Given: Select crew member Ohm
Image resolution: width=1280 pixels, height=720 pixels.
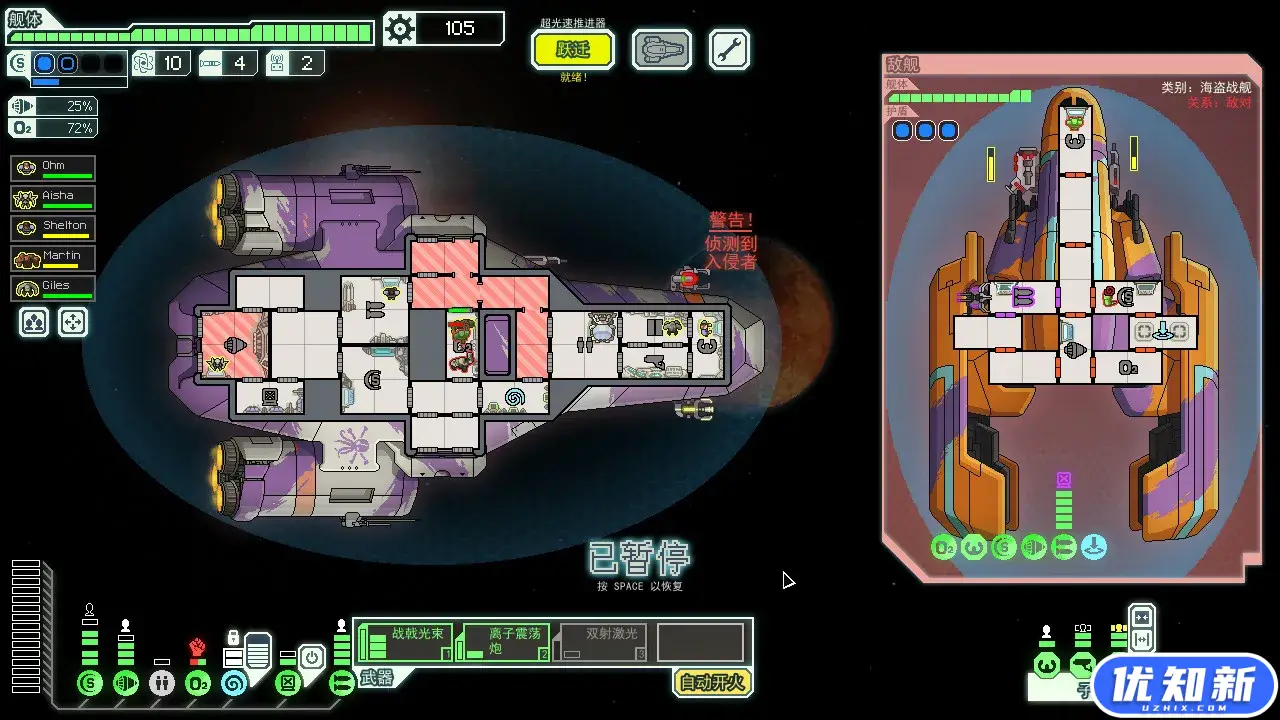Looking at the screenshot, I should [x=54, y=168].
